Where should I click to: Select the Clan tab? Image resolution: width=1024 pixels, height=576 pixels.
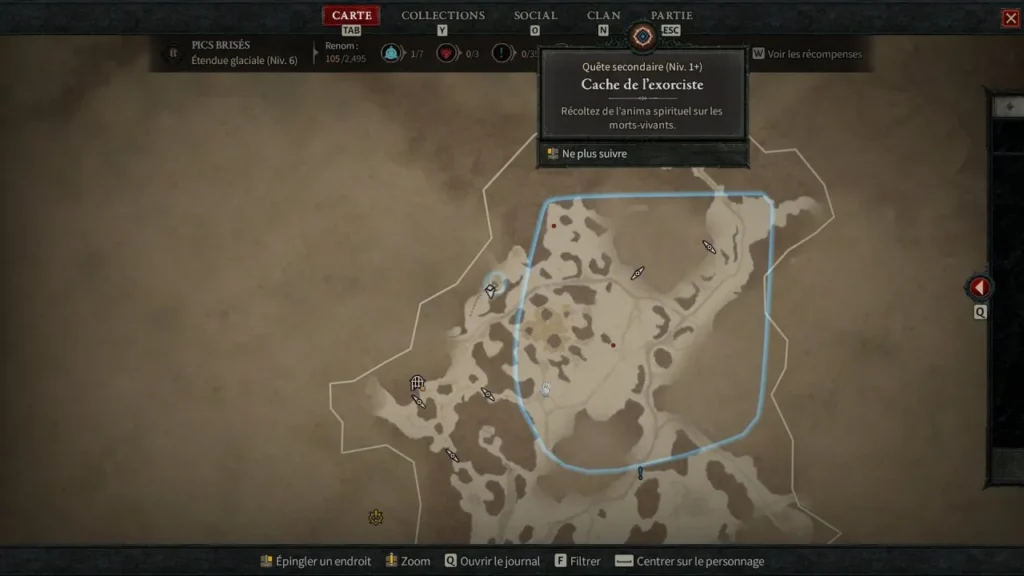(603, 16)
